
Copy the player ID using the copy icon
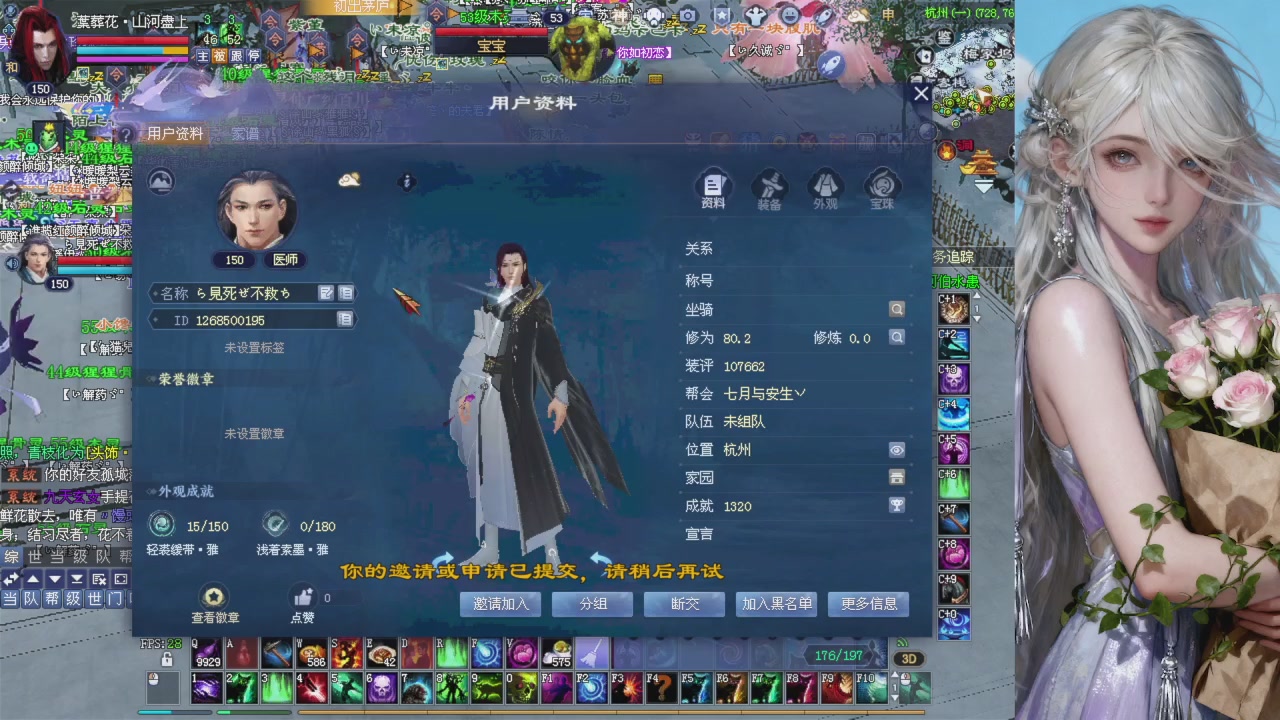pos(346,320)
